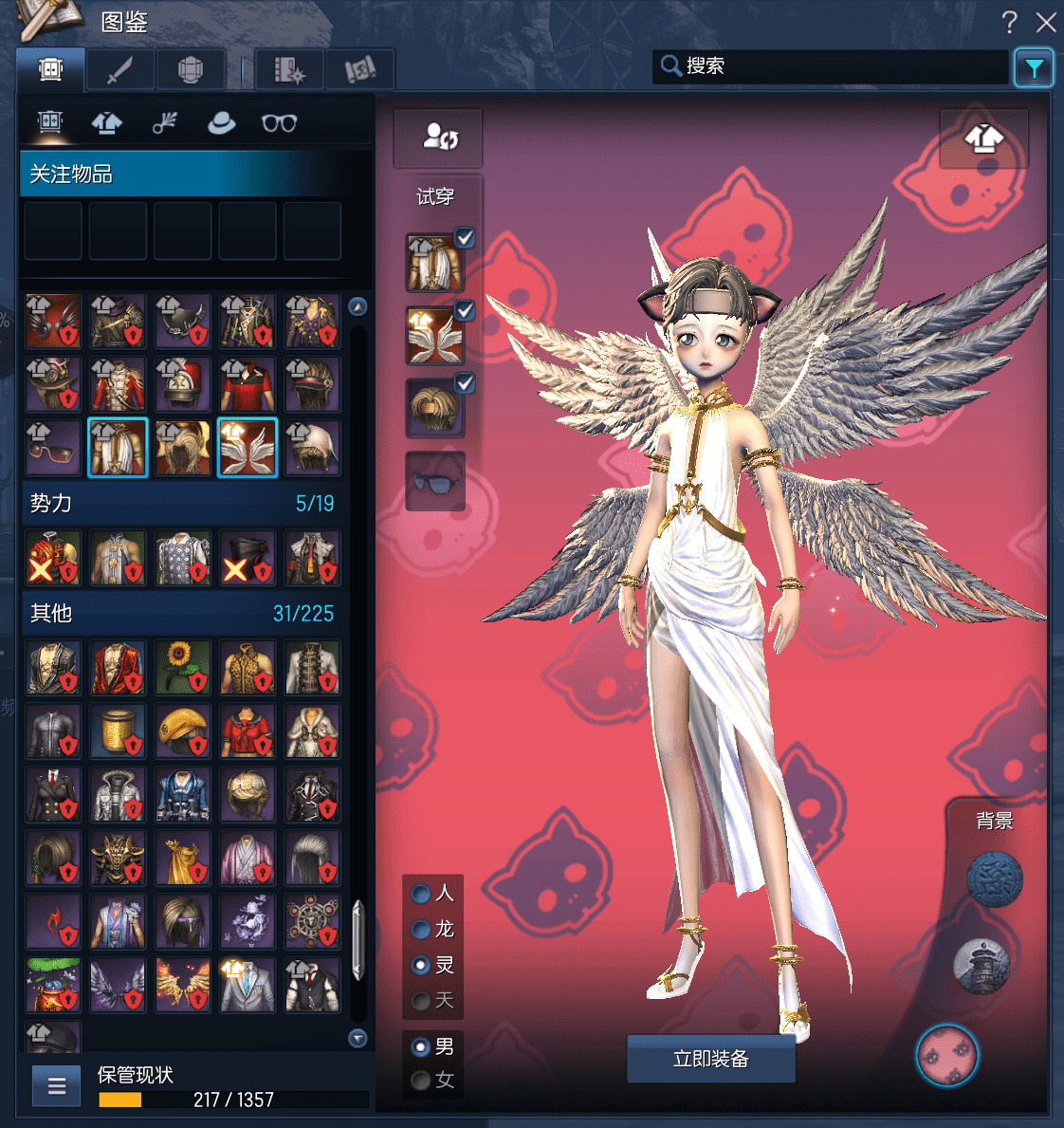Choose the pagoda building background
Viewport: 1064px width, 1128px height.
coord(981,967)
